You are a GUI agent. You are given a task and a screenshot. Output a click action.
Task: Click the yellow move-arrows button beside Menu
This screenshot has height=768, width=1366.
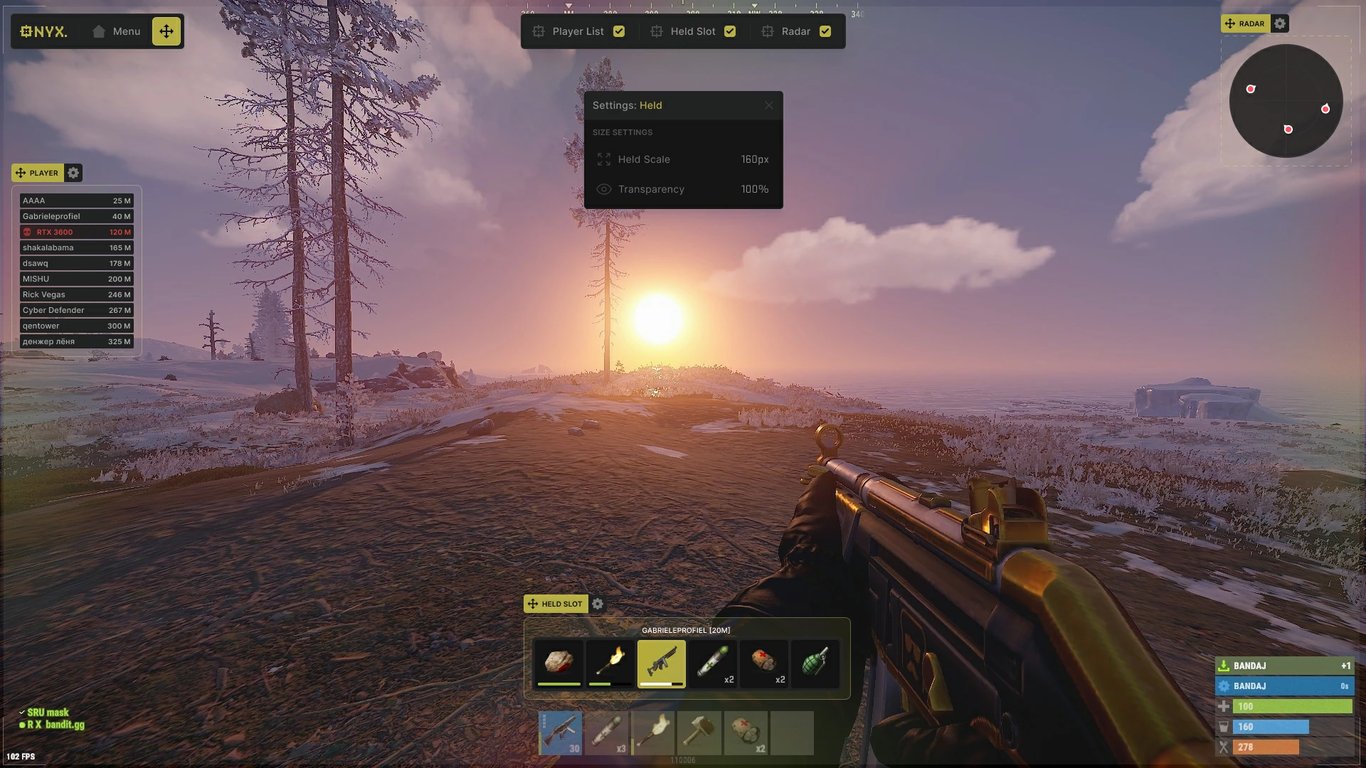click(x=166, y=31)
